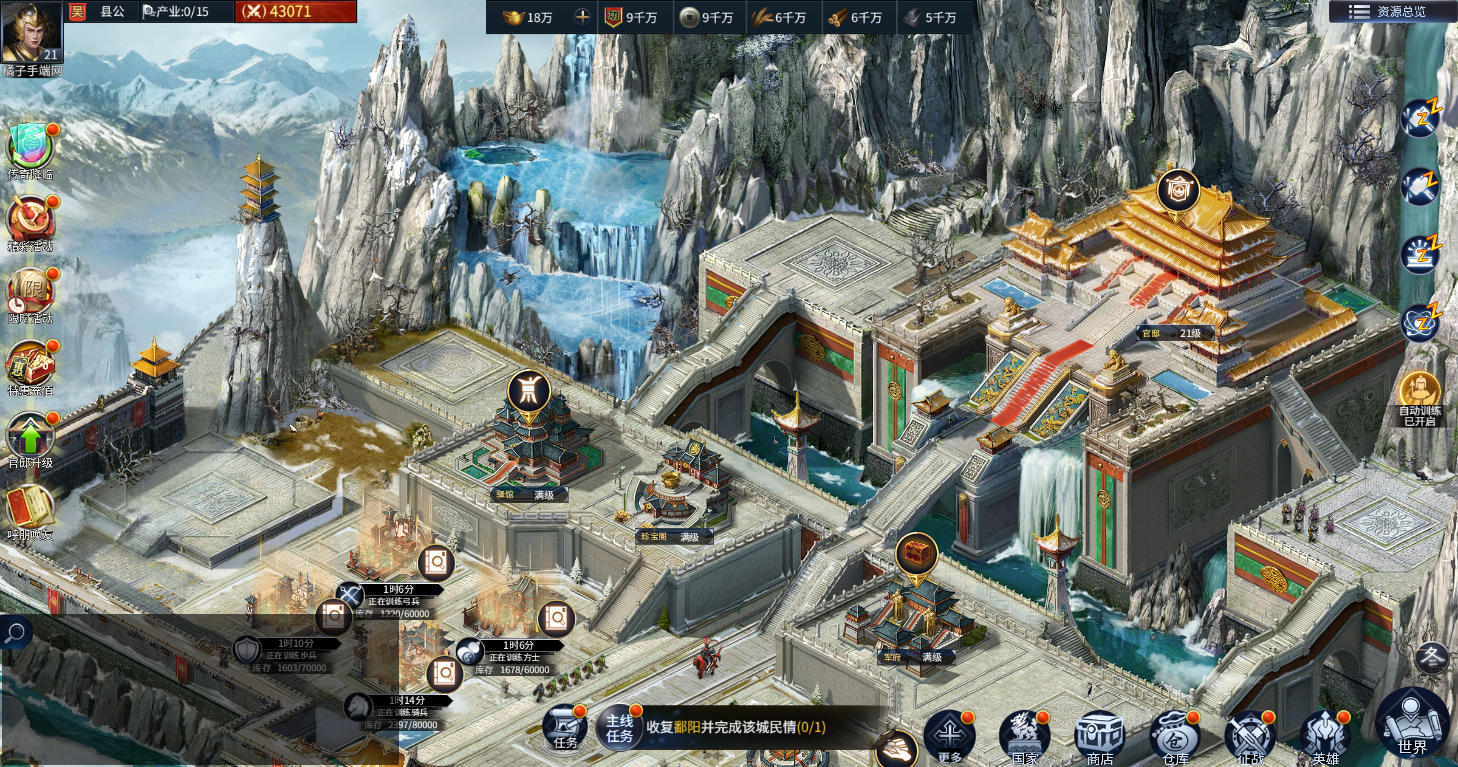Select the 主线任务 main quest tracker
This screenshot has height=767, width=1458.
pyautogui.click(x=620, y=728)
